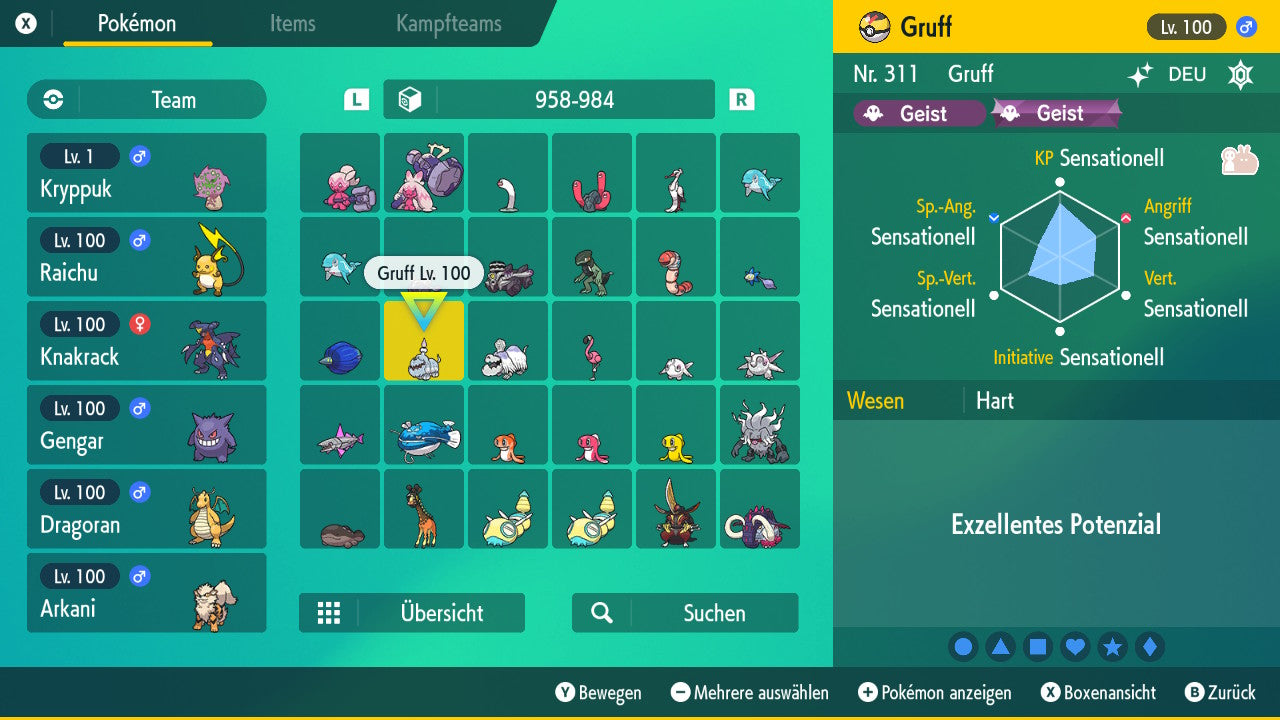Screen dimensions: 1280x720
Task: Select Raichu in the team list
Action: 147,257
